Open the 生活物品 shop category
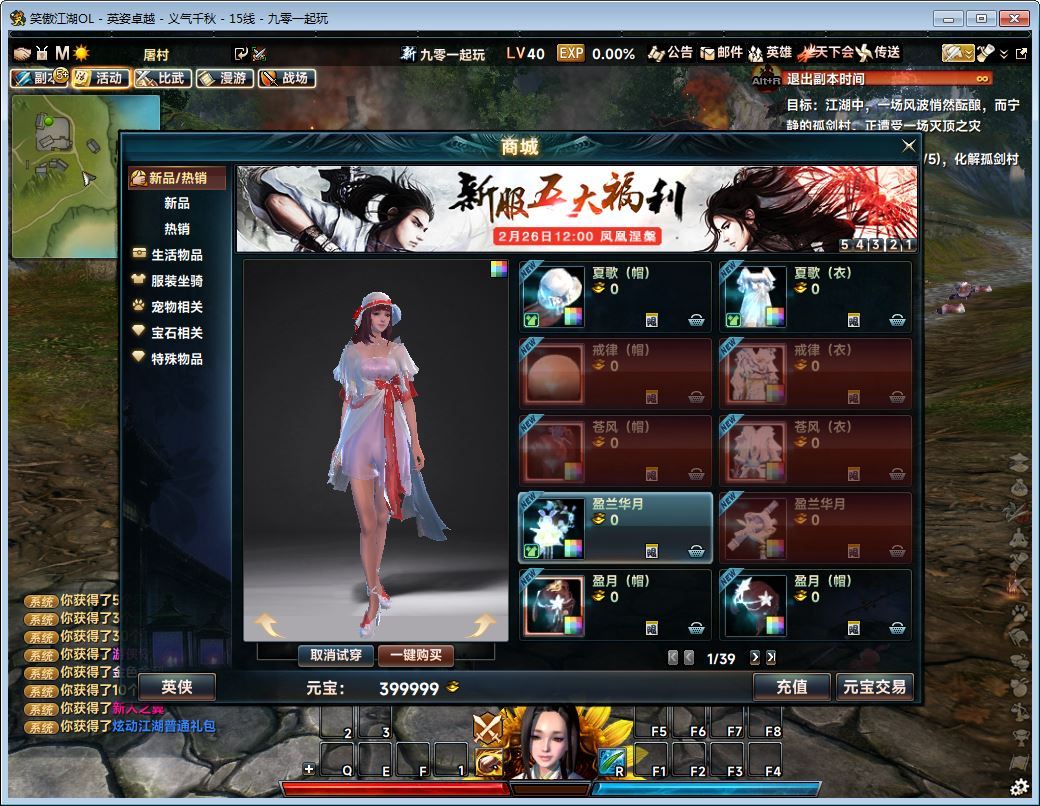 pos(176,255)
